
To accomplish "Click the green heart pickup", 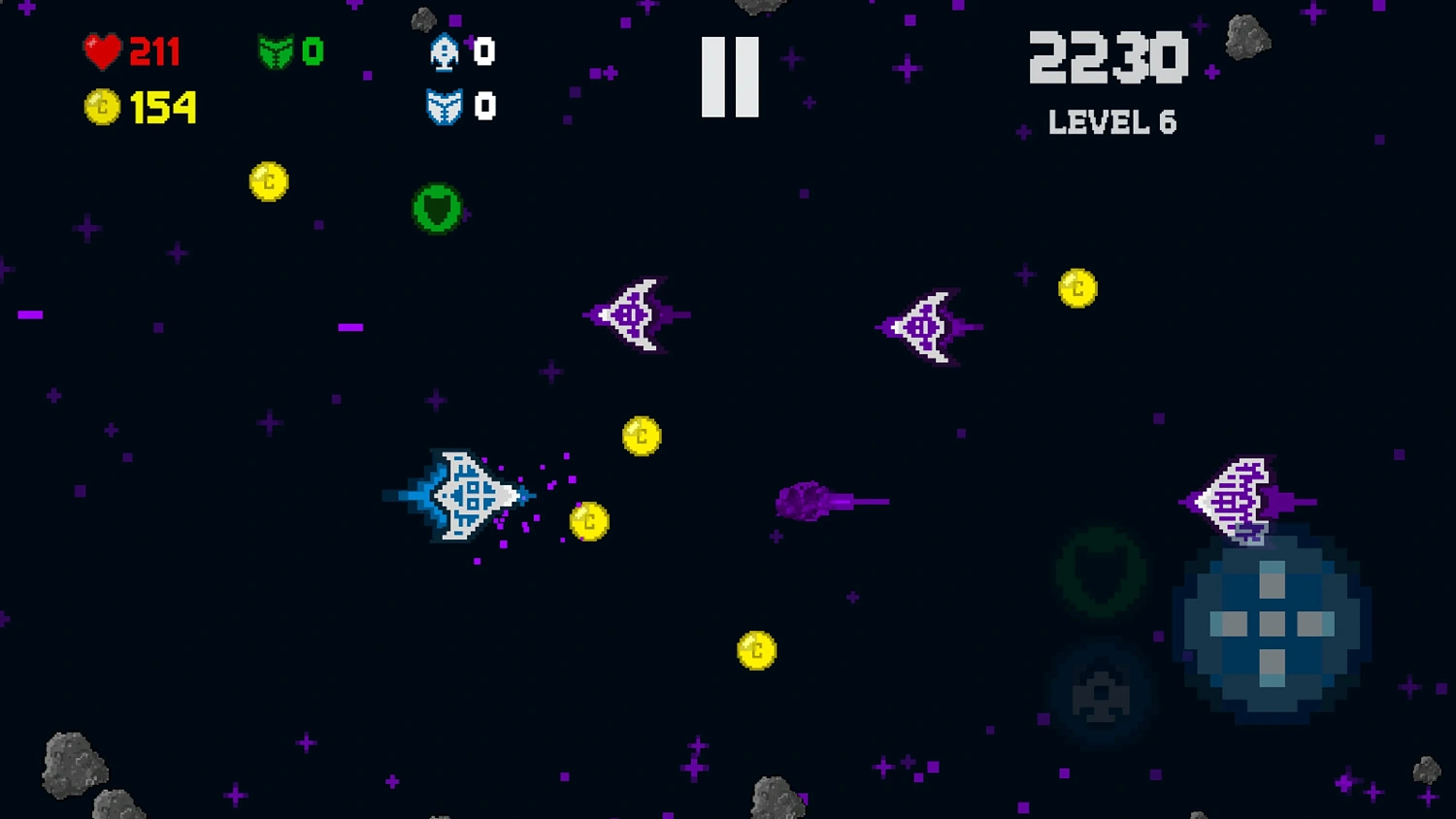I will [x=439, y=207].
